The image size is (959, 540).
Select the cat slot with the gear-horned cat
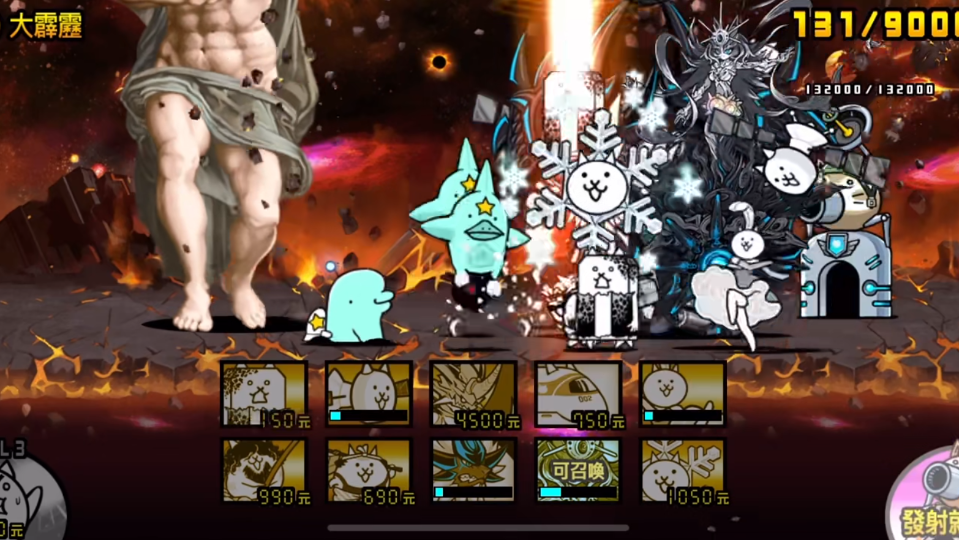(368, 394)
